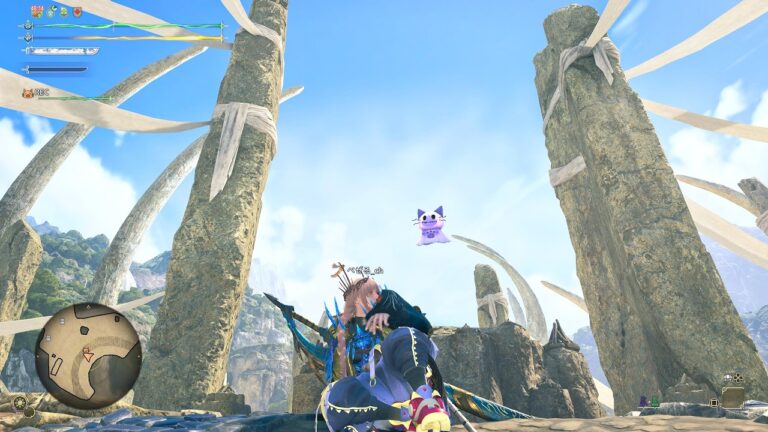The height and width of the screenshot is (432, 768).
Task: Click the Palico companion face icon
Action: click(28, 93)
